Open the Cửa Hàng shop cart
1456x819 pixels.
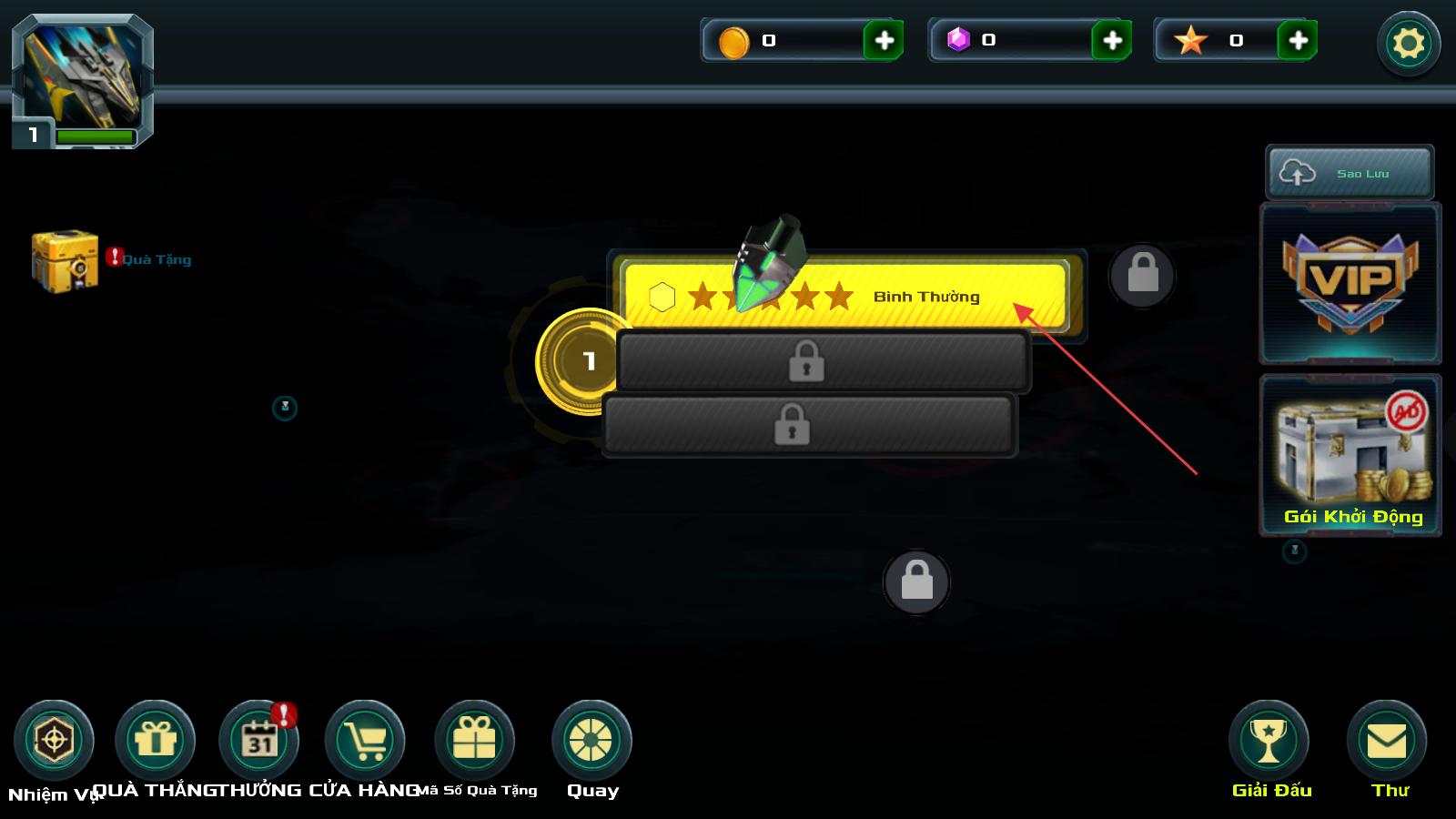point(365,741)
